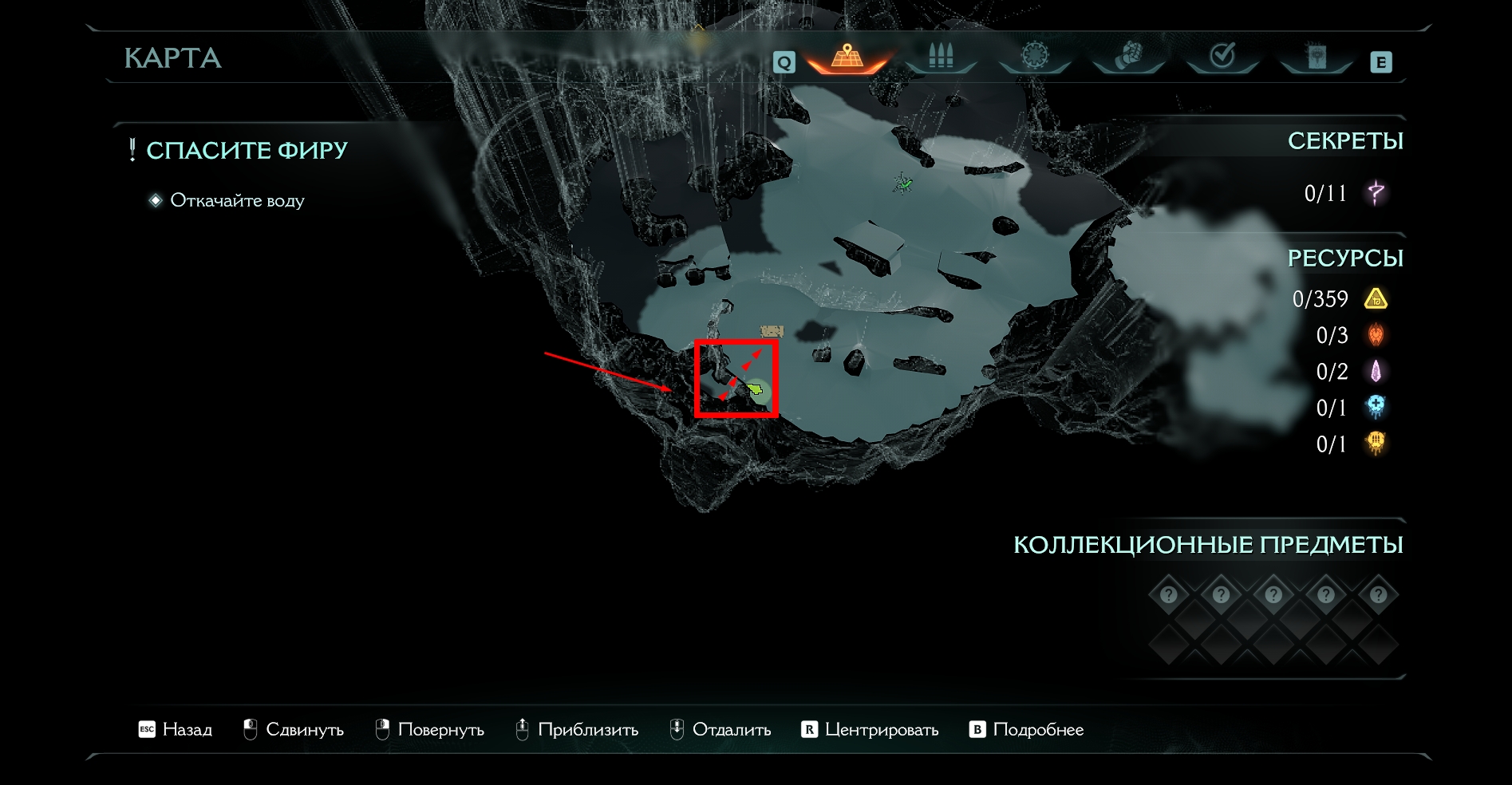The height and width of the screenshot is (785, 1512).
Task: Switch to the arsenal tab with bullets icon
Action: pyautogui.click(x=941, y=57)
